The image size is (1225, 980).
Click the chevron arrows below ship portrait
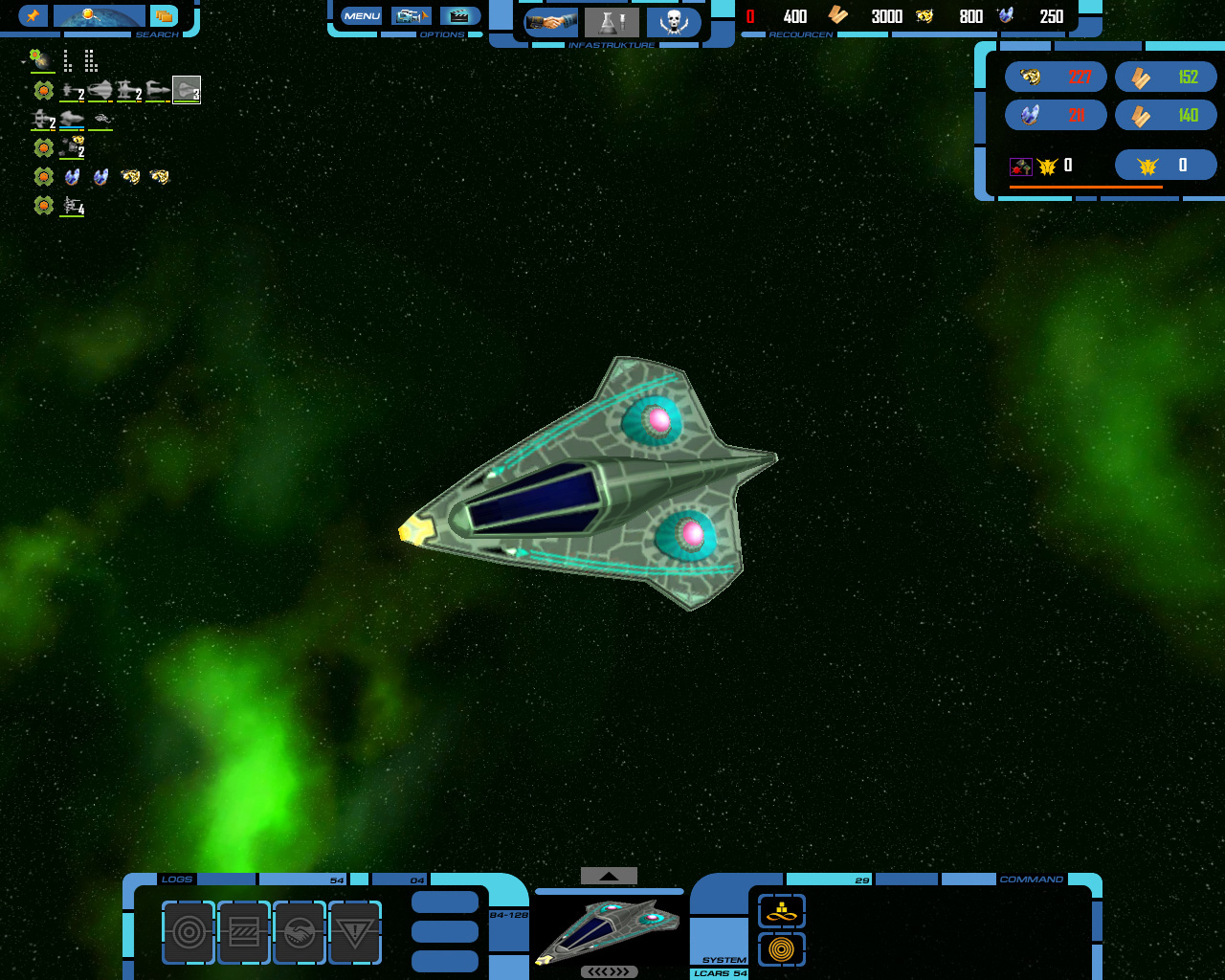[x=609, y=971]
